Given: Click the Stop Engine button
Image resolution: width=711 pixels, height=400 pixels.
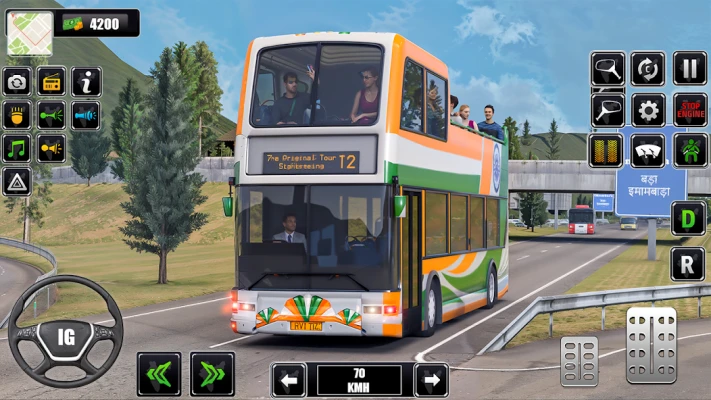Looking at the screenshot, I should [689, 110].
